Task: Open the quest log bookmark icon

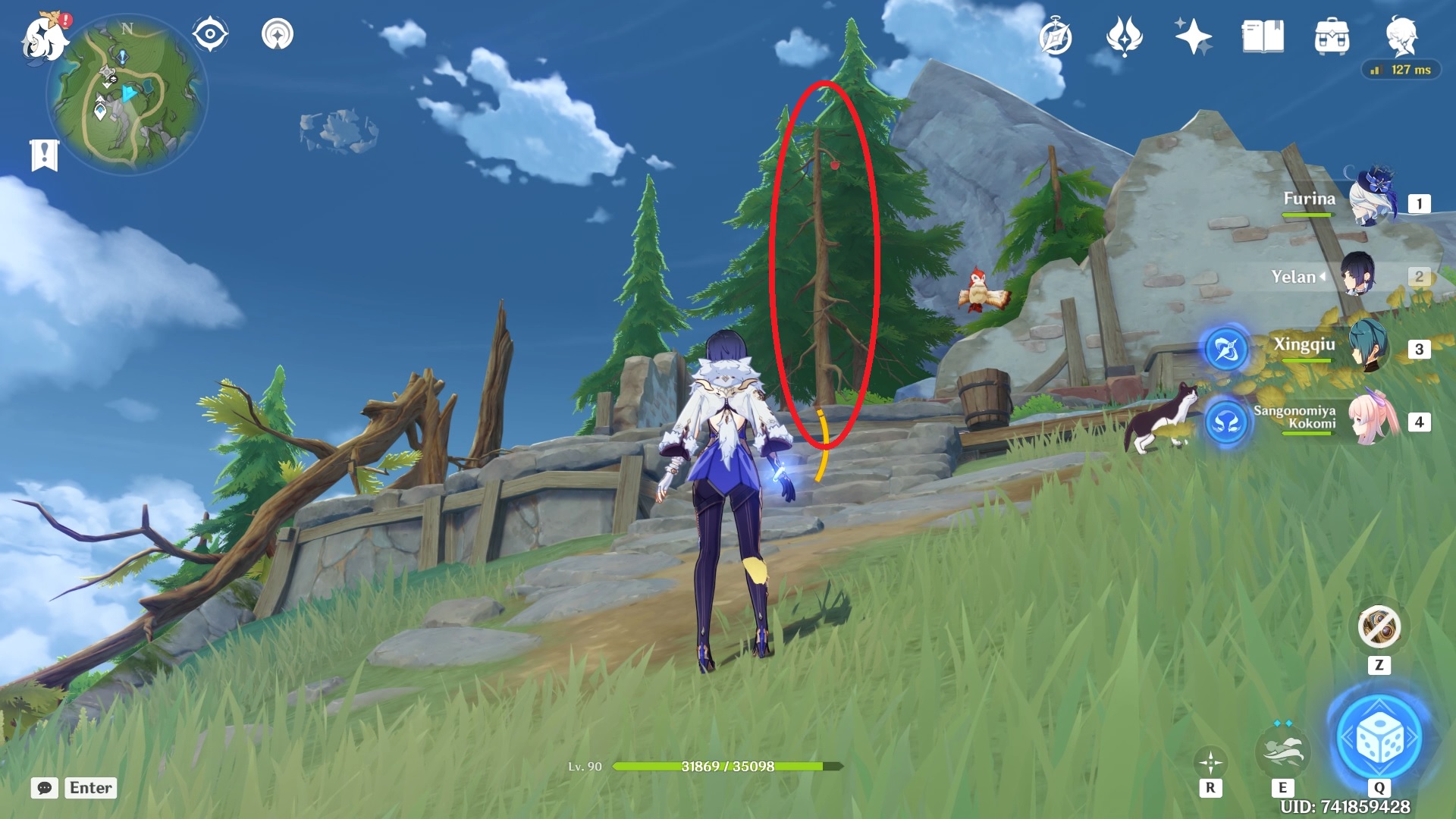Action: tap(44, 155)
